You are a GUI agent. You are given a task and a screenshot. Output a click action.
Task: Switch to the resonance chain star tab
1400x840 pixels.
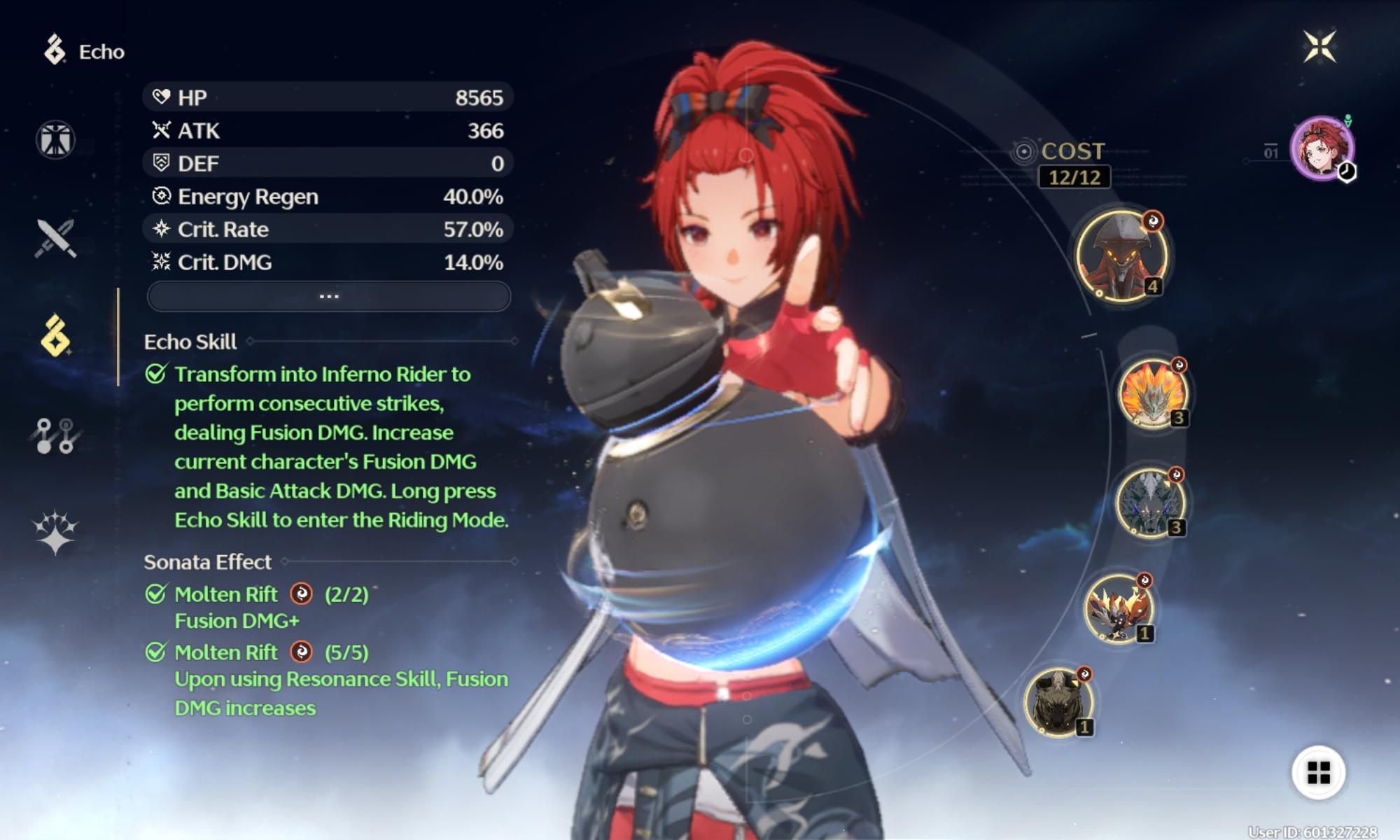point(55,533)
